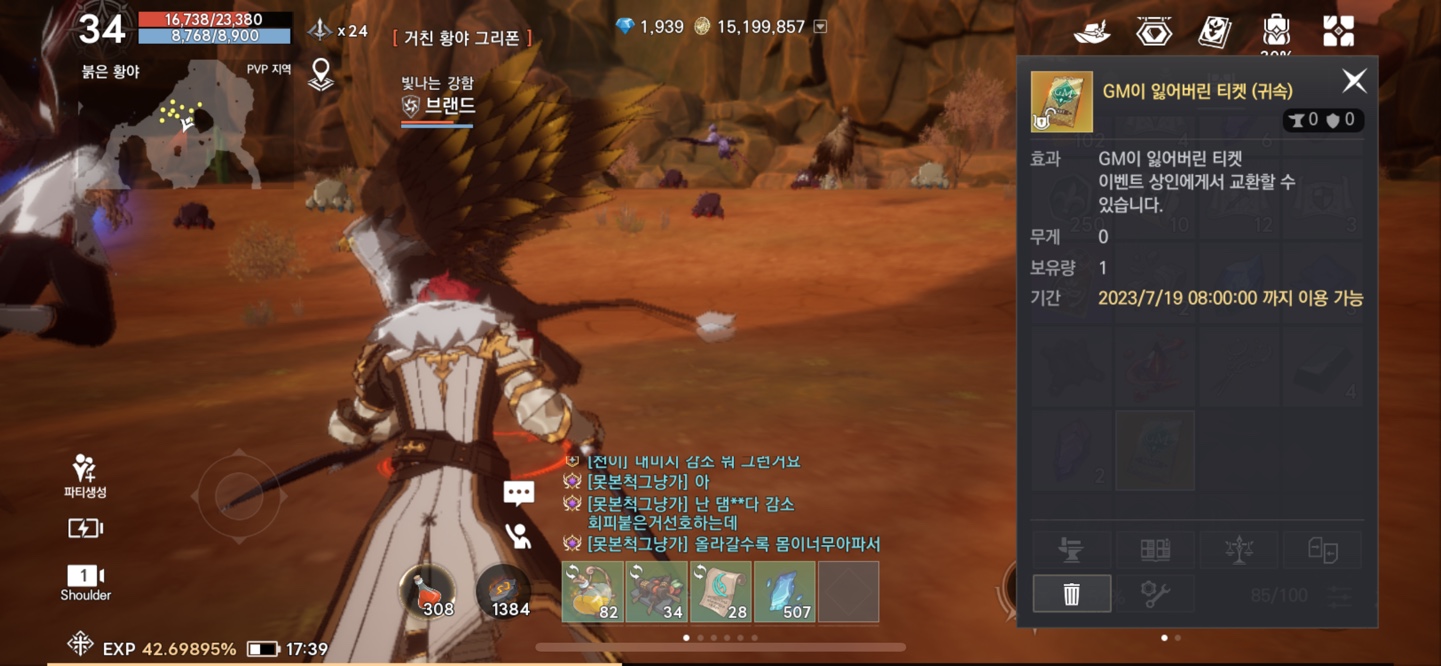This screenshot has width=1441, height=666.
Task: Select the yellow flask hotbar slot
Action: click(x=593, y=591)
